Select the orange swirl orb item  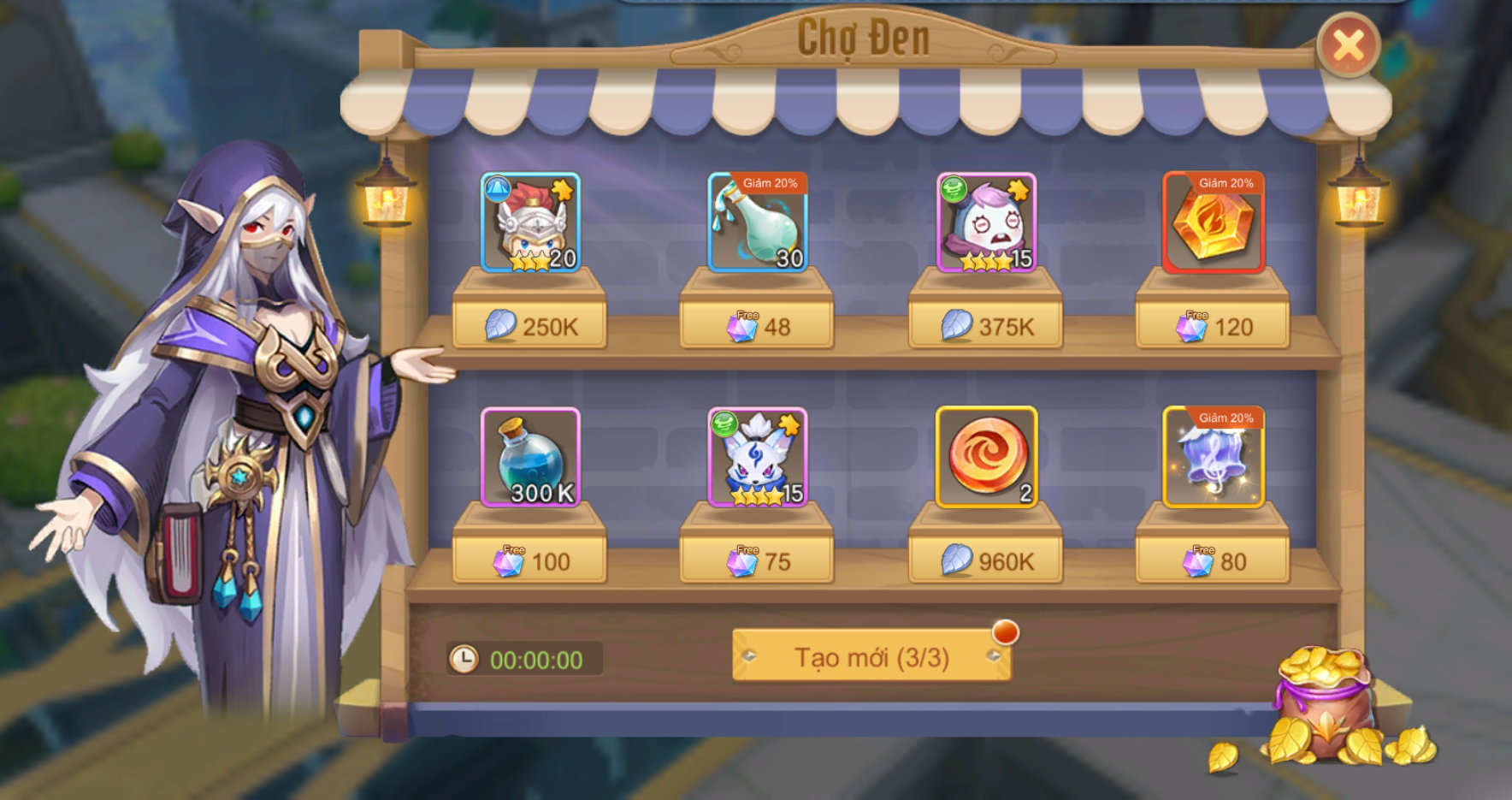coord(986,457)
